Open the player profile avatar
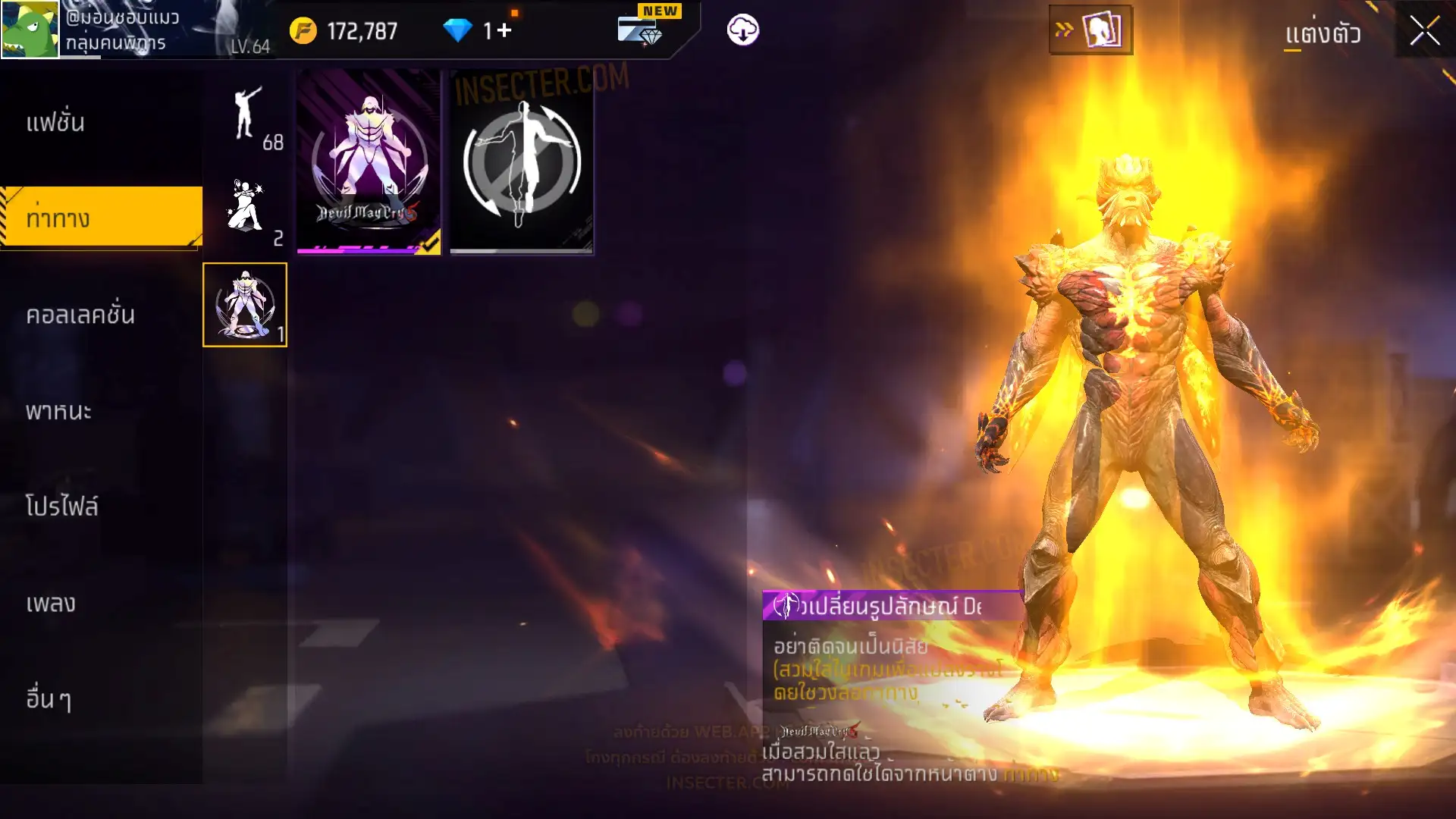The width and height of the screenshot is (1456, 819). click(30, 29)
